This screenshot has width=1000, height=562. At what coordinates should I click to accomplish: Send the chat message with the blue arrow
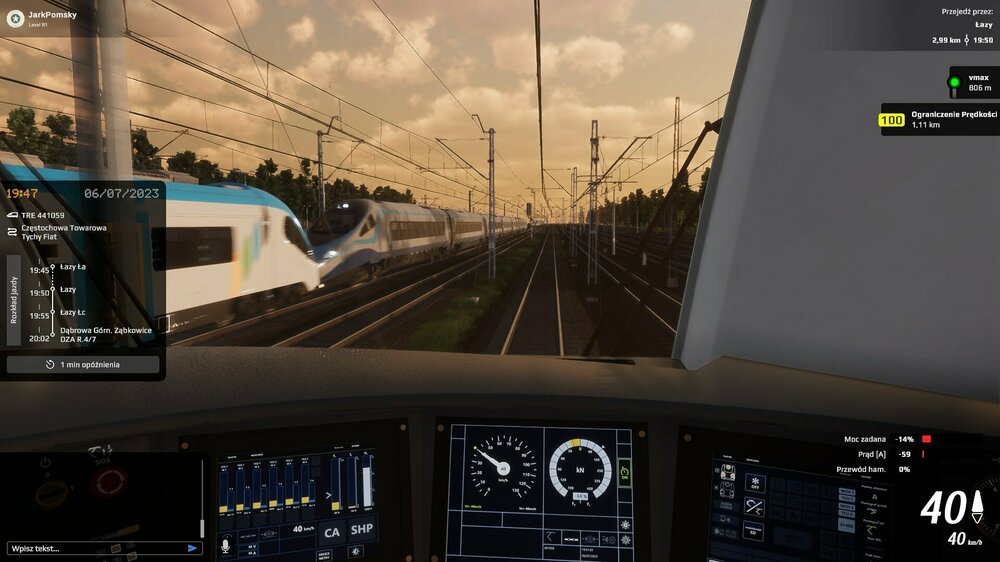point(192,548)
